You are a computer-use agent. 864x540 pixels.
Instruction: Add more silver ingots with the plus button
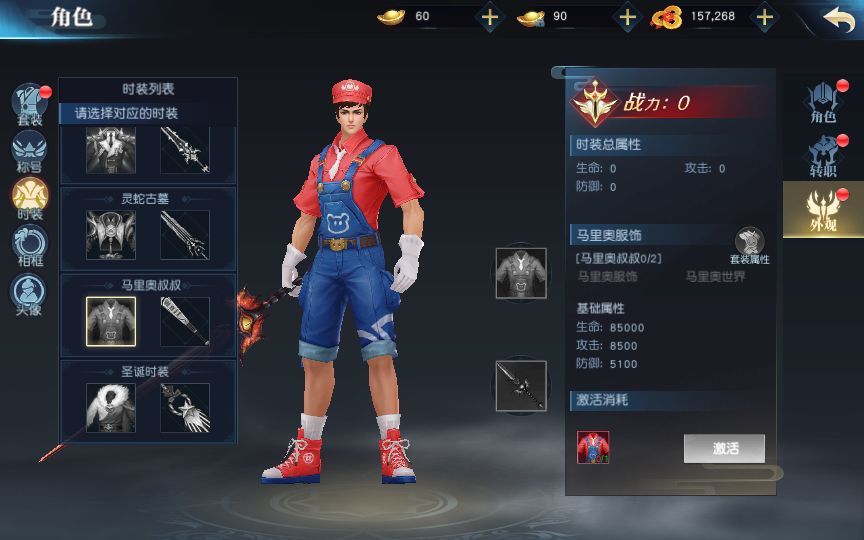pyautogui.click(x=627, y=17)
